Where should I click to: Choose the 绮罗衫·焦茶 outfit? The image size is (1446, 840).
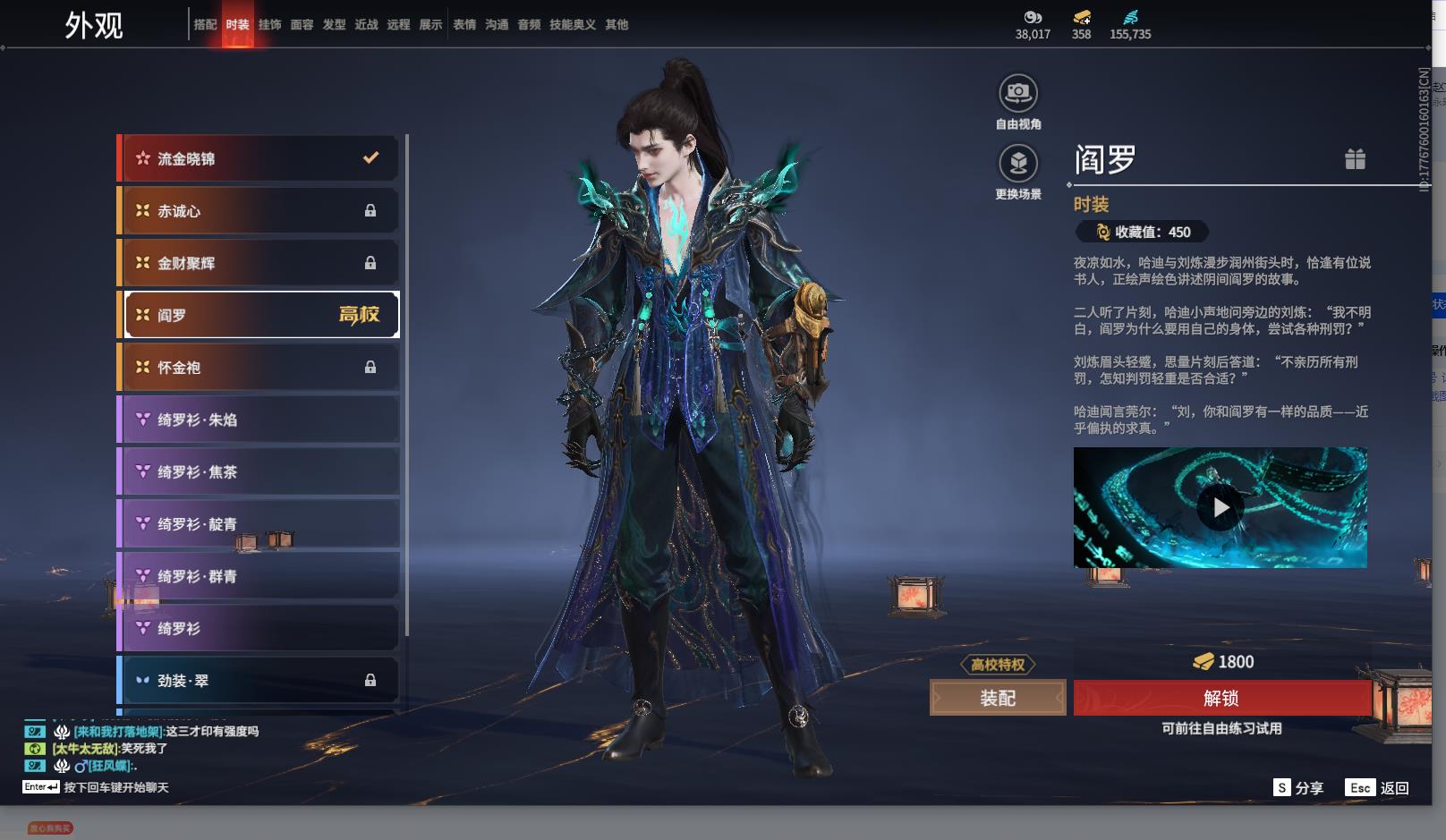click(259, 471)
